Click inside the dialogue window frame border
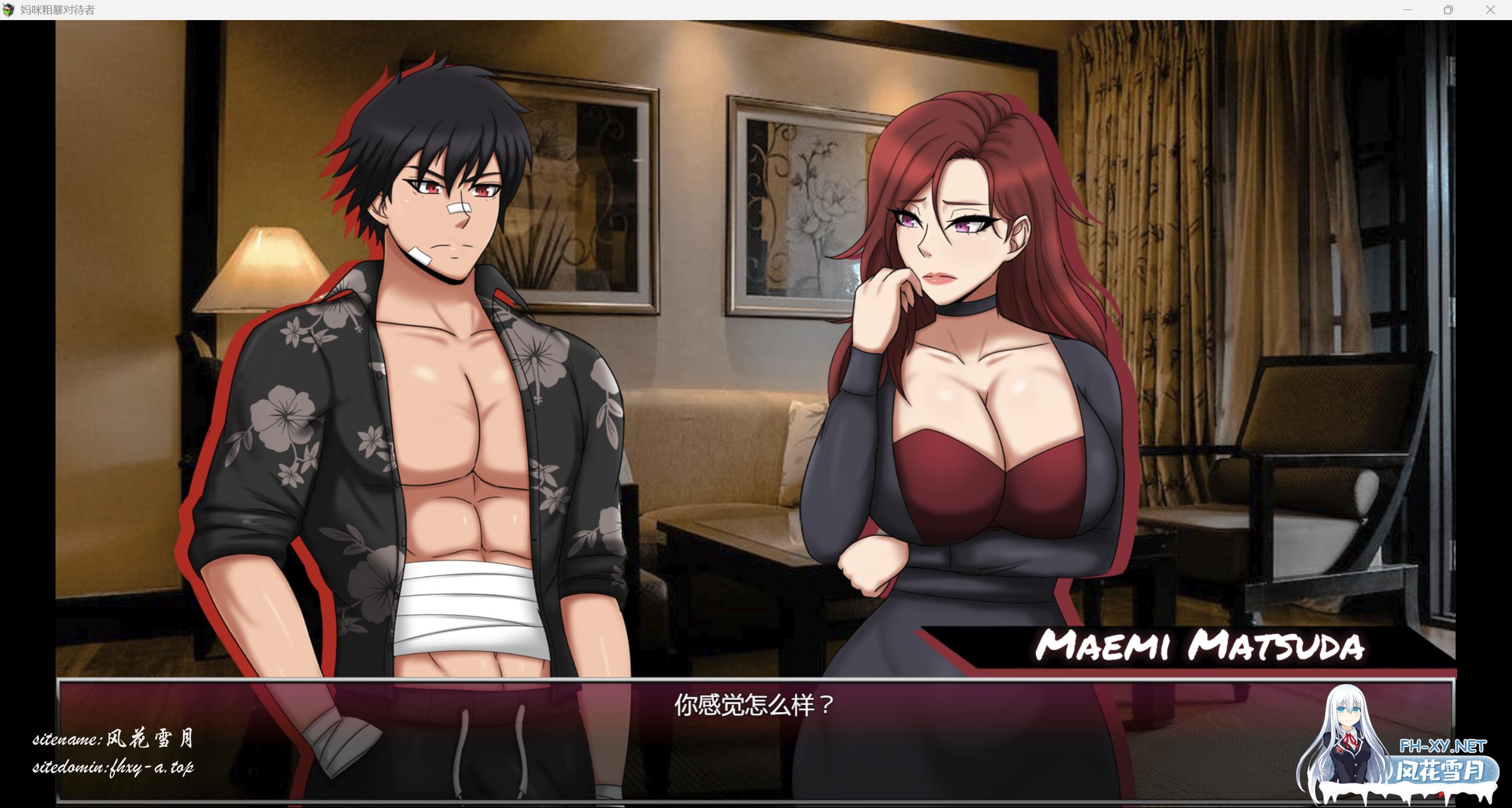 click(59, 738)
